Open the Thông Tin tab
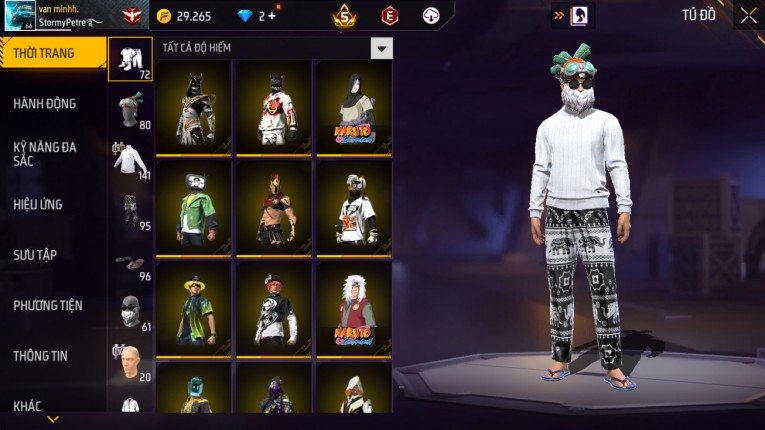Viewport: 765px width, 430px height. point(40,355)
